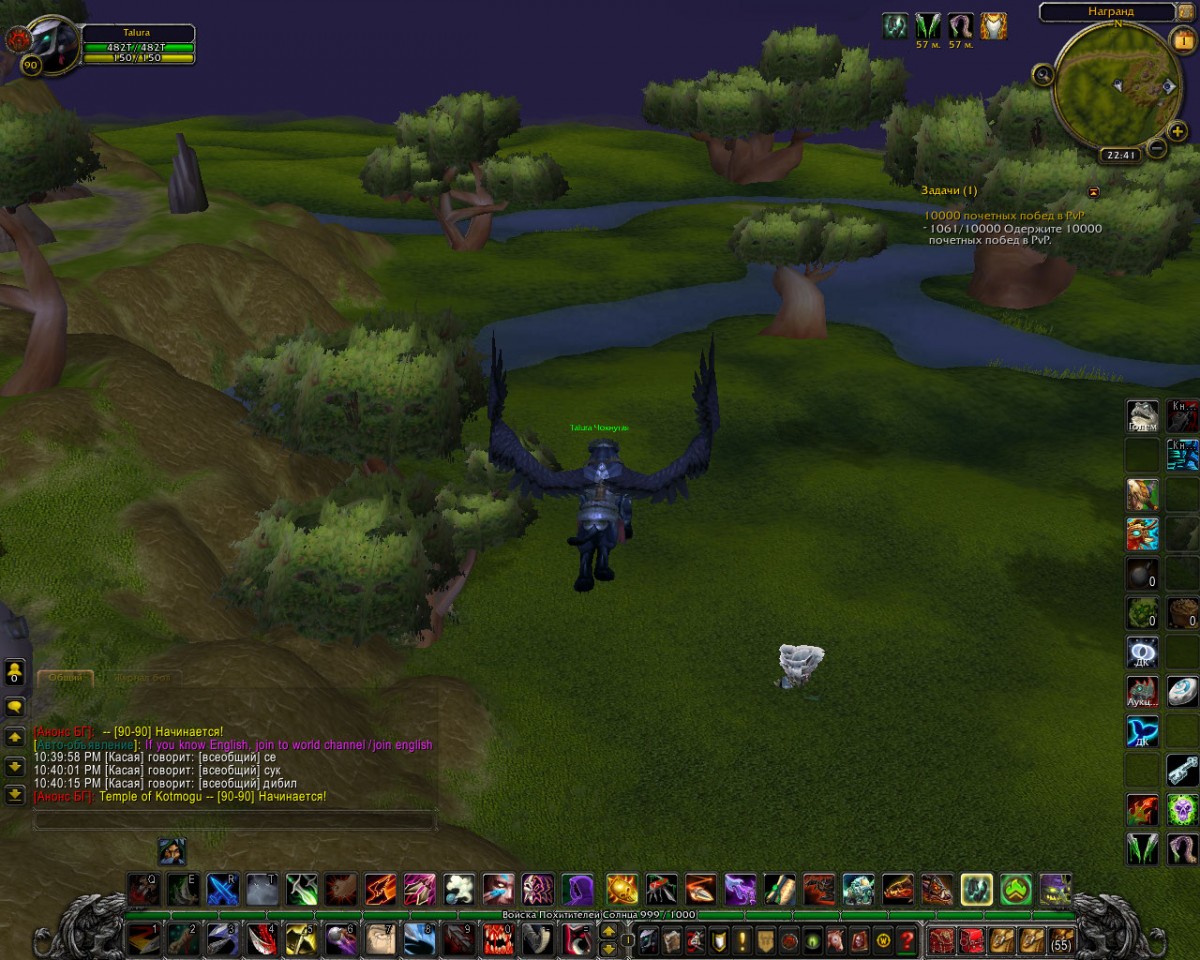Click the clock showing 22:41

(x=1118, y=155)
